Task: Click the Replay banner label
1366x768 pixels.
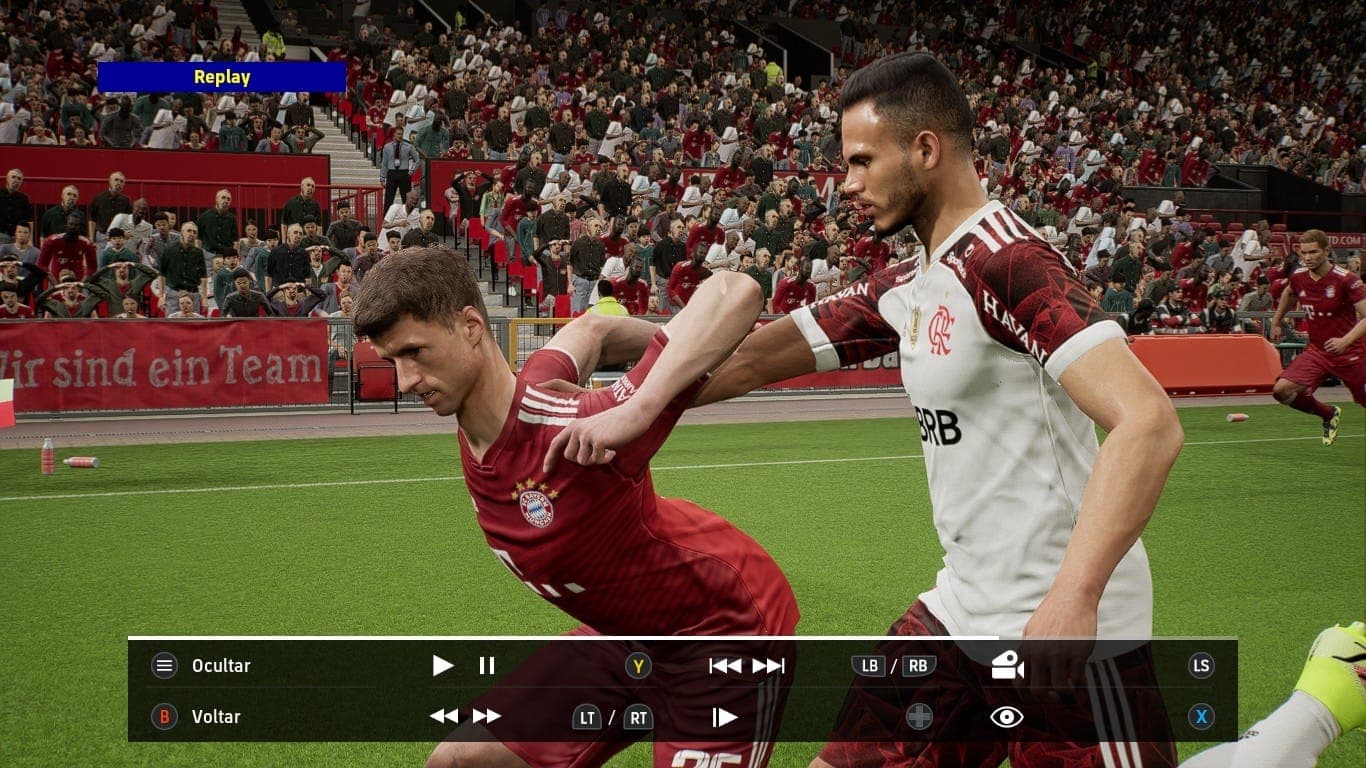Action: tap(222, 77)
